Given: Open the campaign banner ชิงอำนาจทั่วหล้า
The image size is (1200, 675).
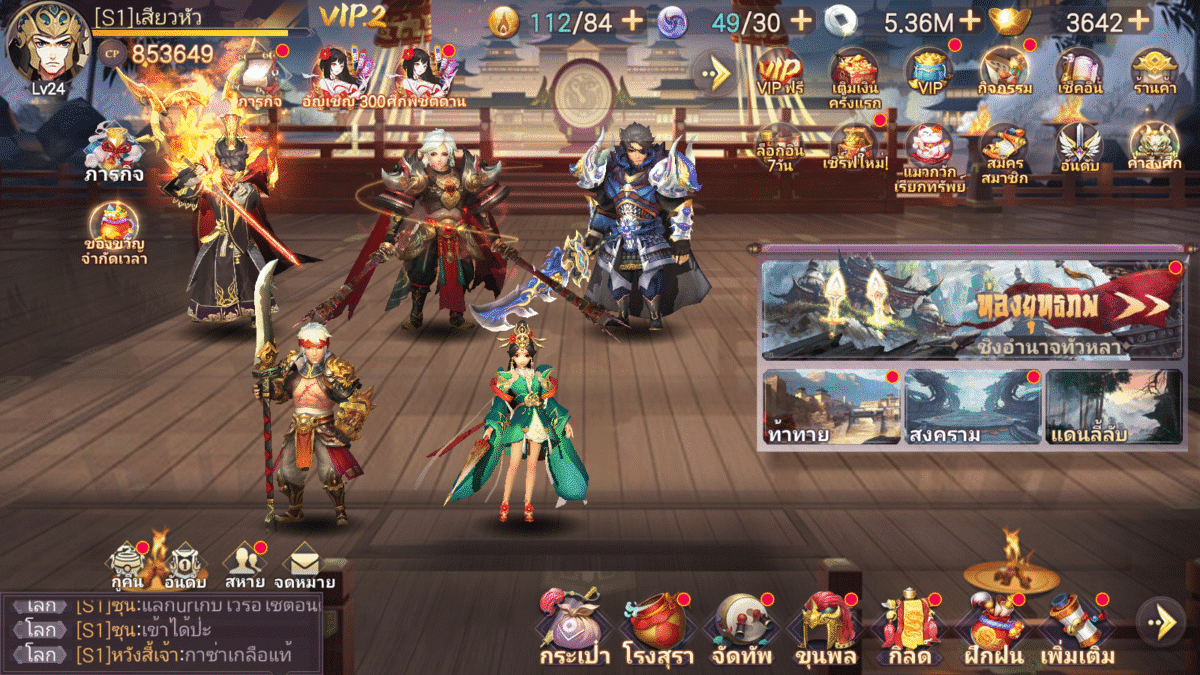Looking at the screenshot, I should point(971,308).
